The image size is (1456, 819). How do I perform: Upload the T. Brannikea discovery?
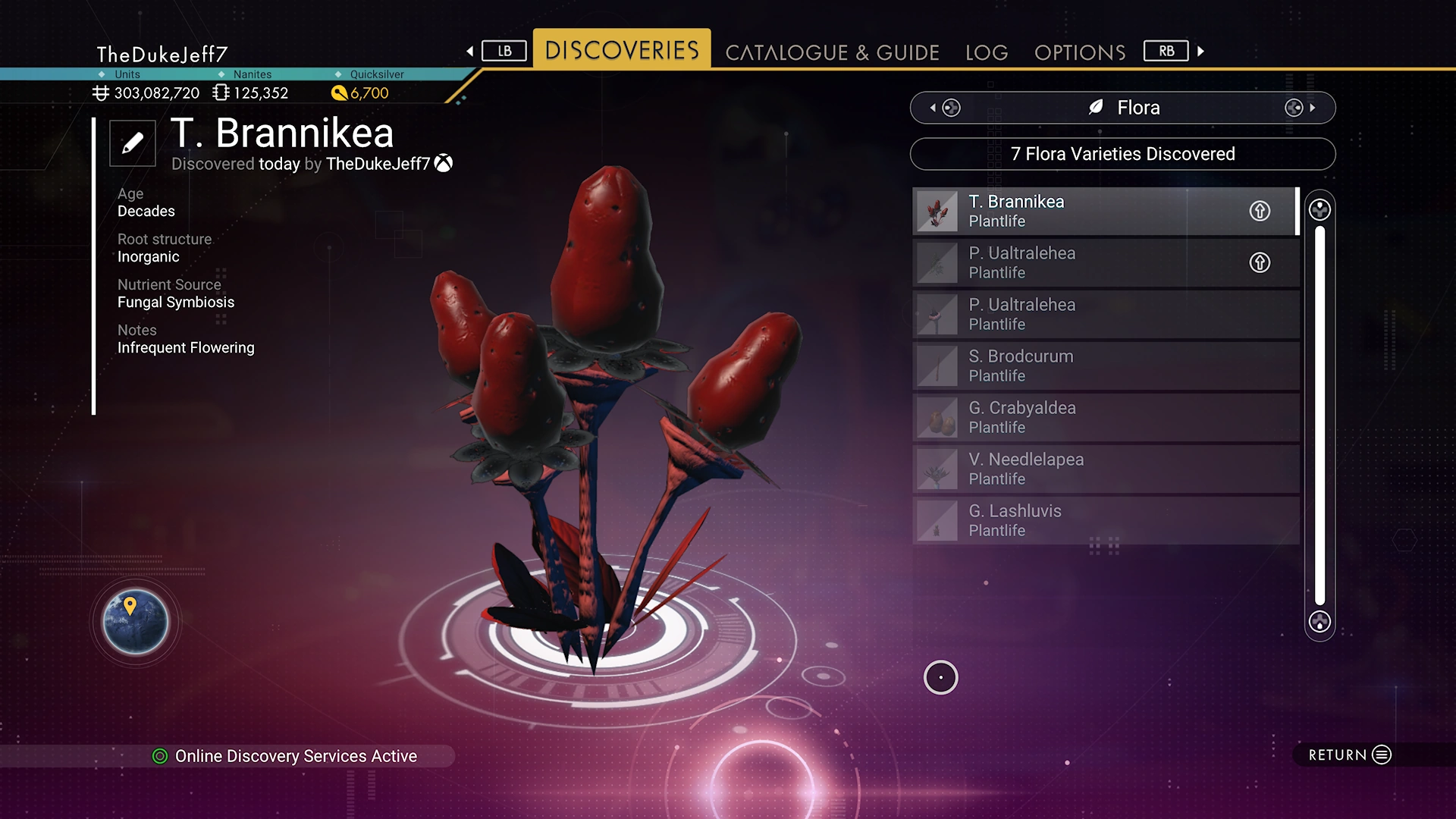(x=1260, y=211)
